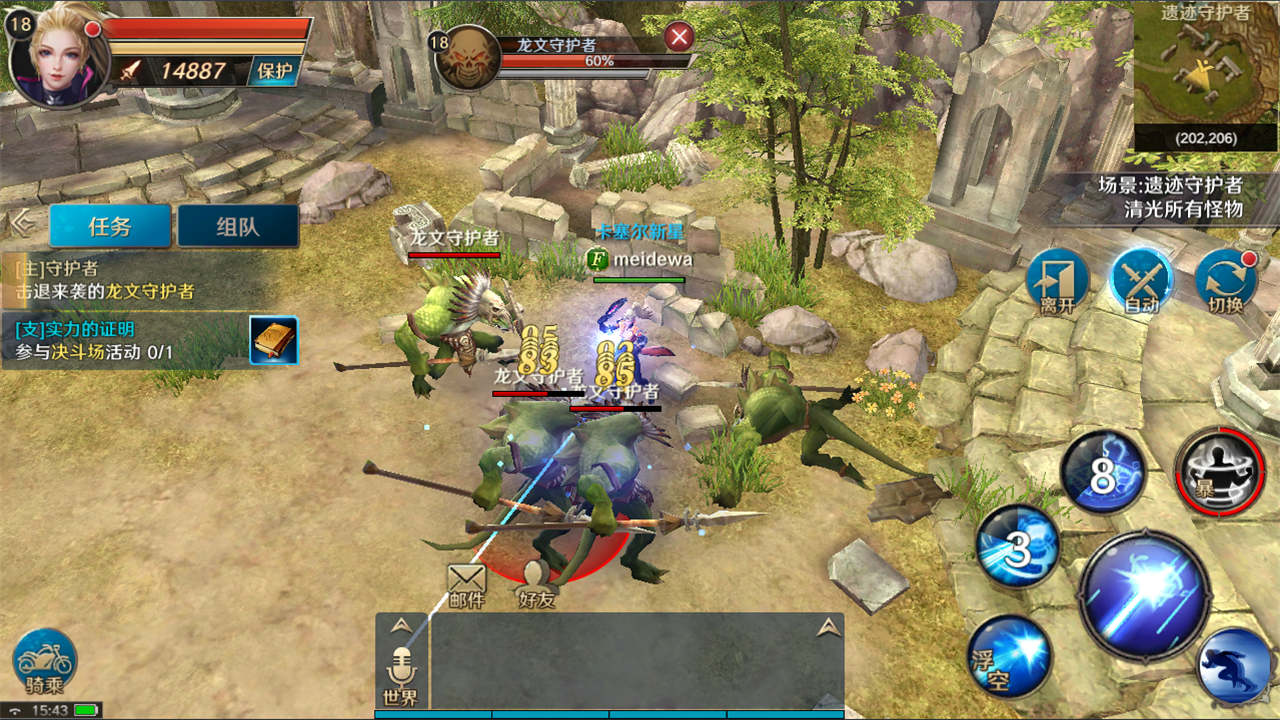Trigger the main basic attack button
Viewport: 1280px width, 720px height.
coord(1145,596)
